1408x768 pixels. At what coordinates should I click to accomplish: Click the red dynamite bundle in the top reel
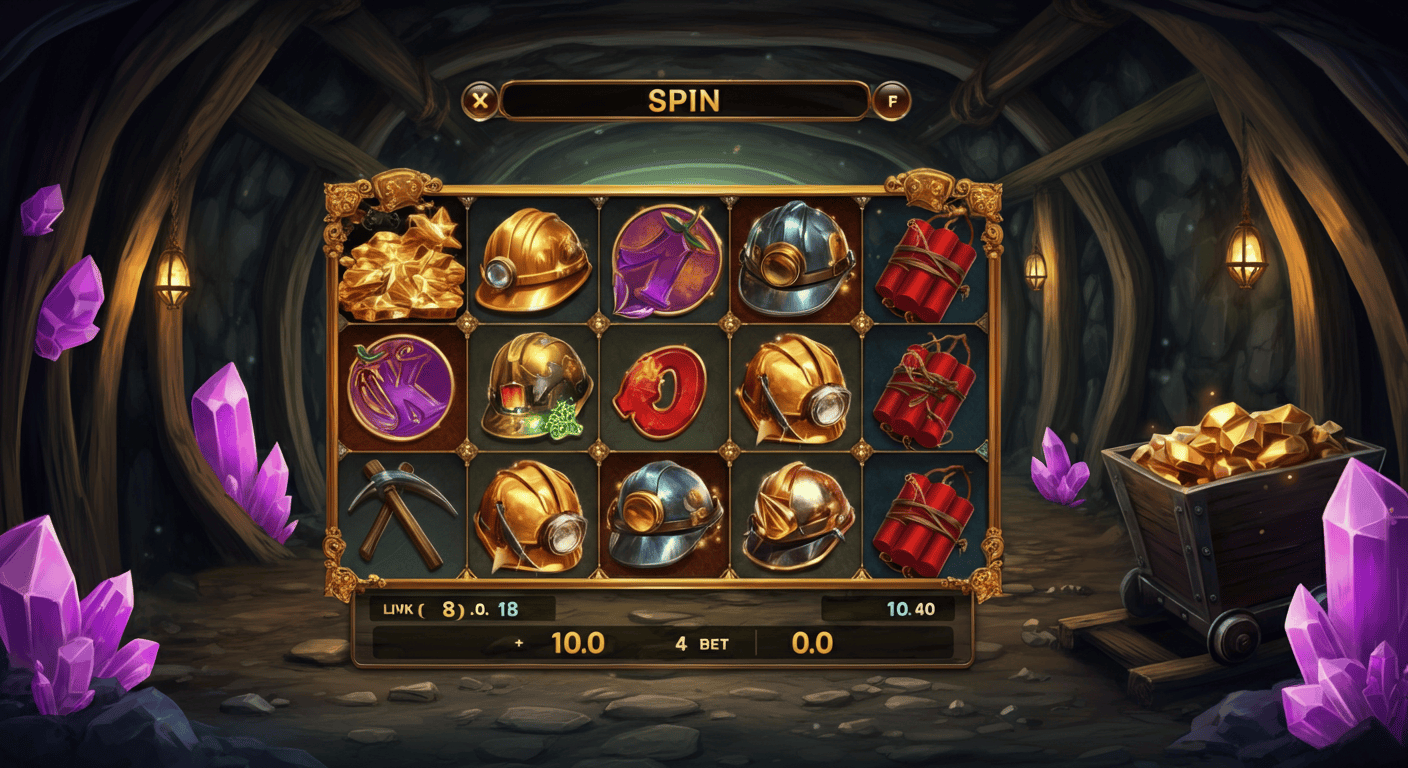(926, 265)
